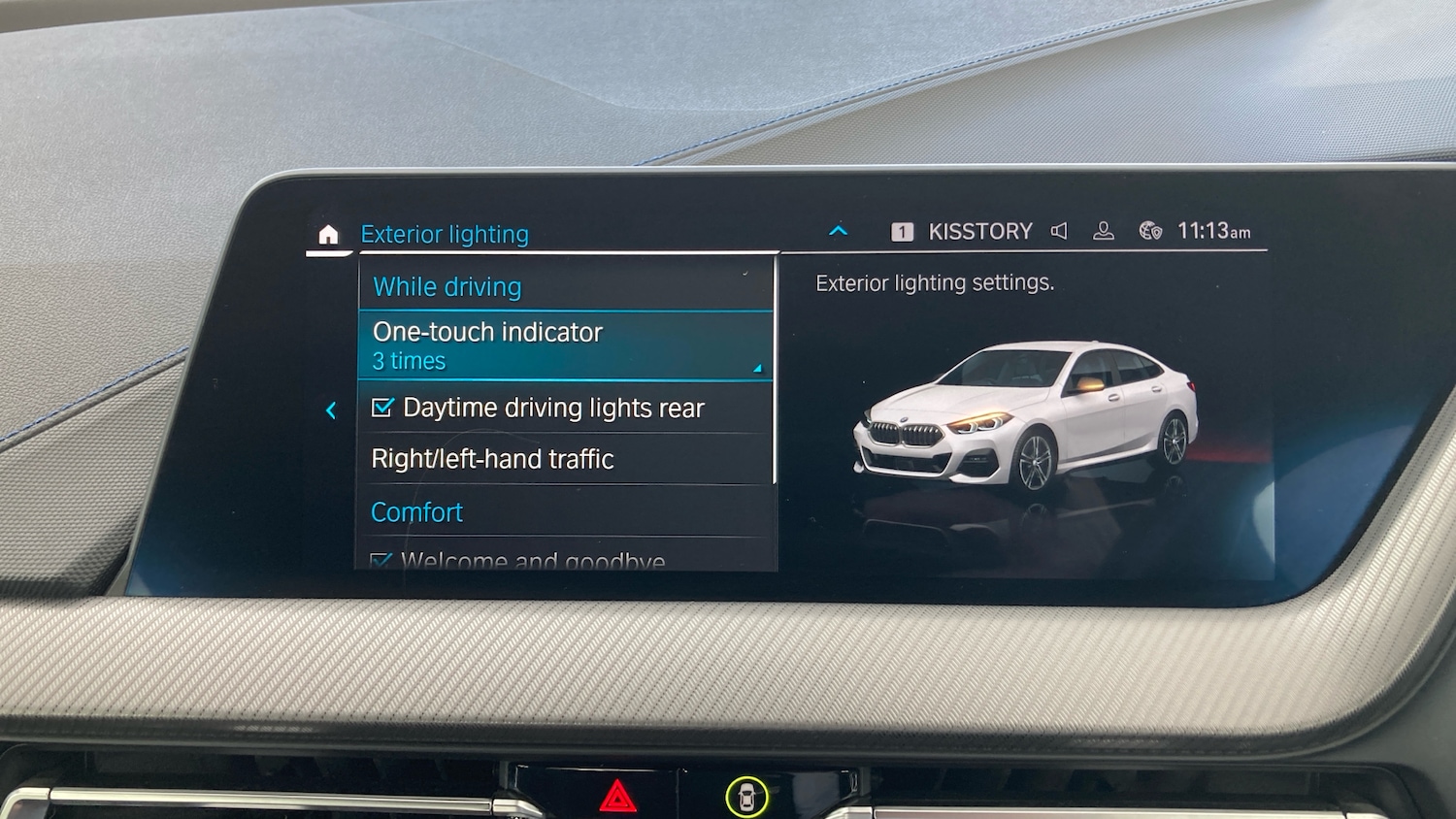Open ConnectedDrive services globe icon
1456x819 pixels.
[1149, 231]
